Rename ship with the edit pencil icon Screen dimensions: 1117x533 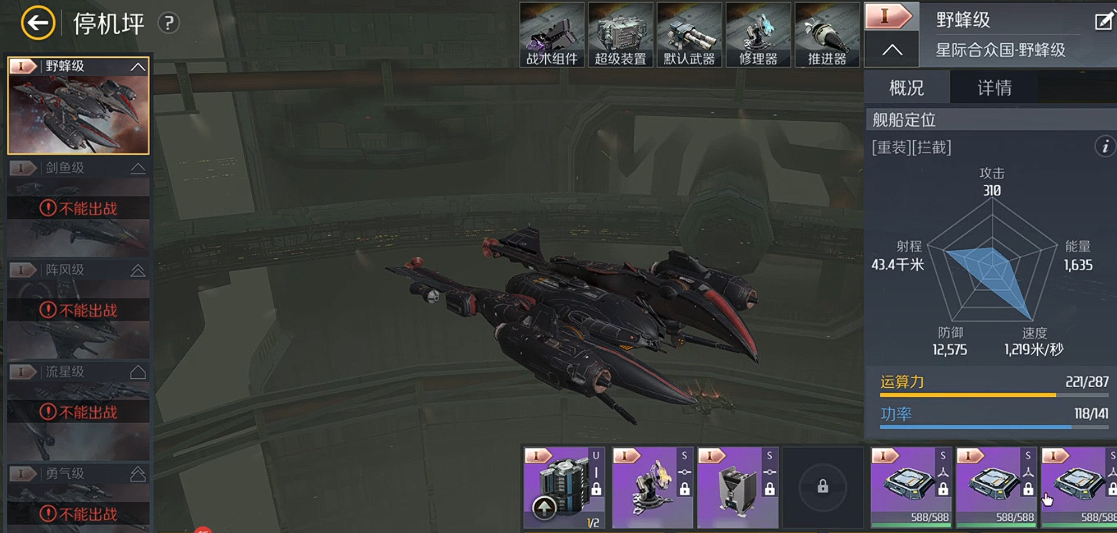1103,21
